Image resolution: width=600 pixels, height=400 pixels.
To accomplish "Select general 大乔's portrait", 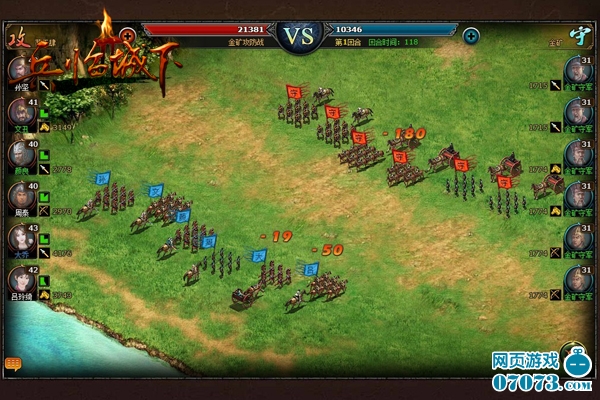I will click(19, 239).
